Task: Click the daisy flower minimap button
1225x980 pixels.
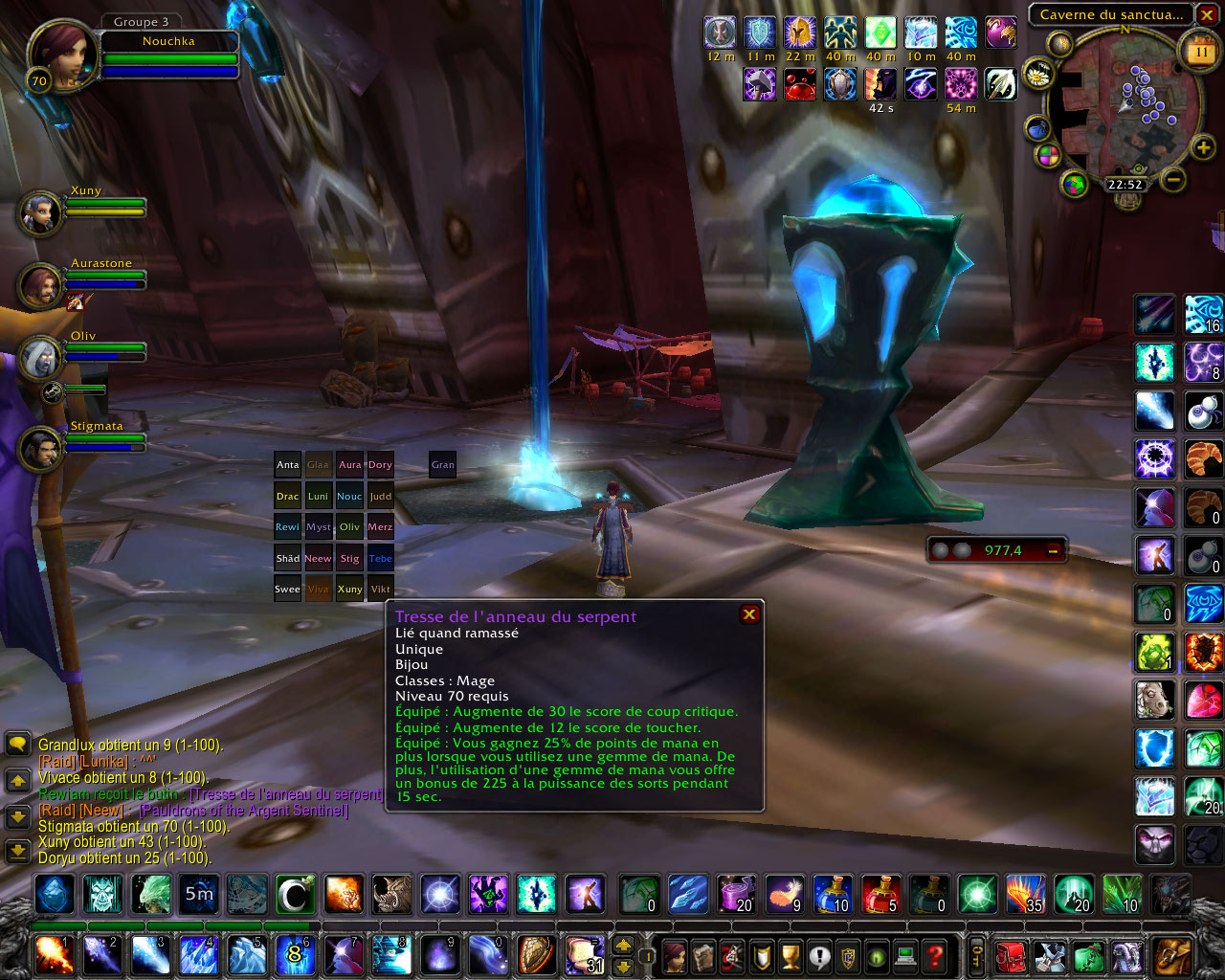Action: [x=1038, y=74]
